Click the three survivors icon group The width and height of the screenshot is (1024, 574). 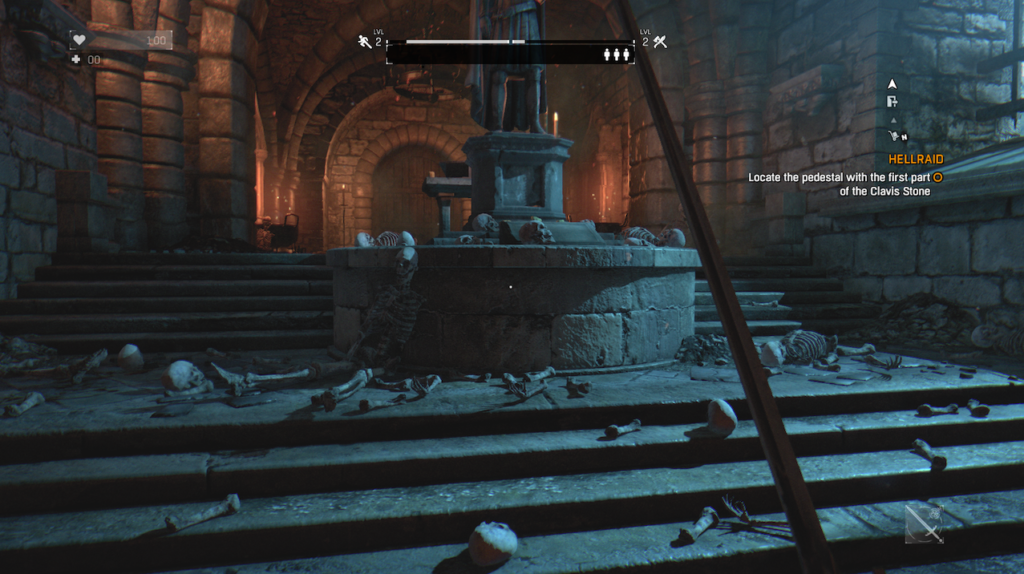coord(616,55)
